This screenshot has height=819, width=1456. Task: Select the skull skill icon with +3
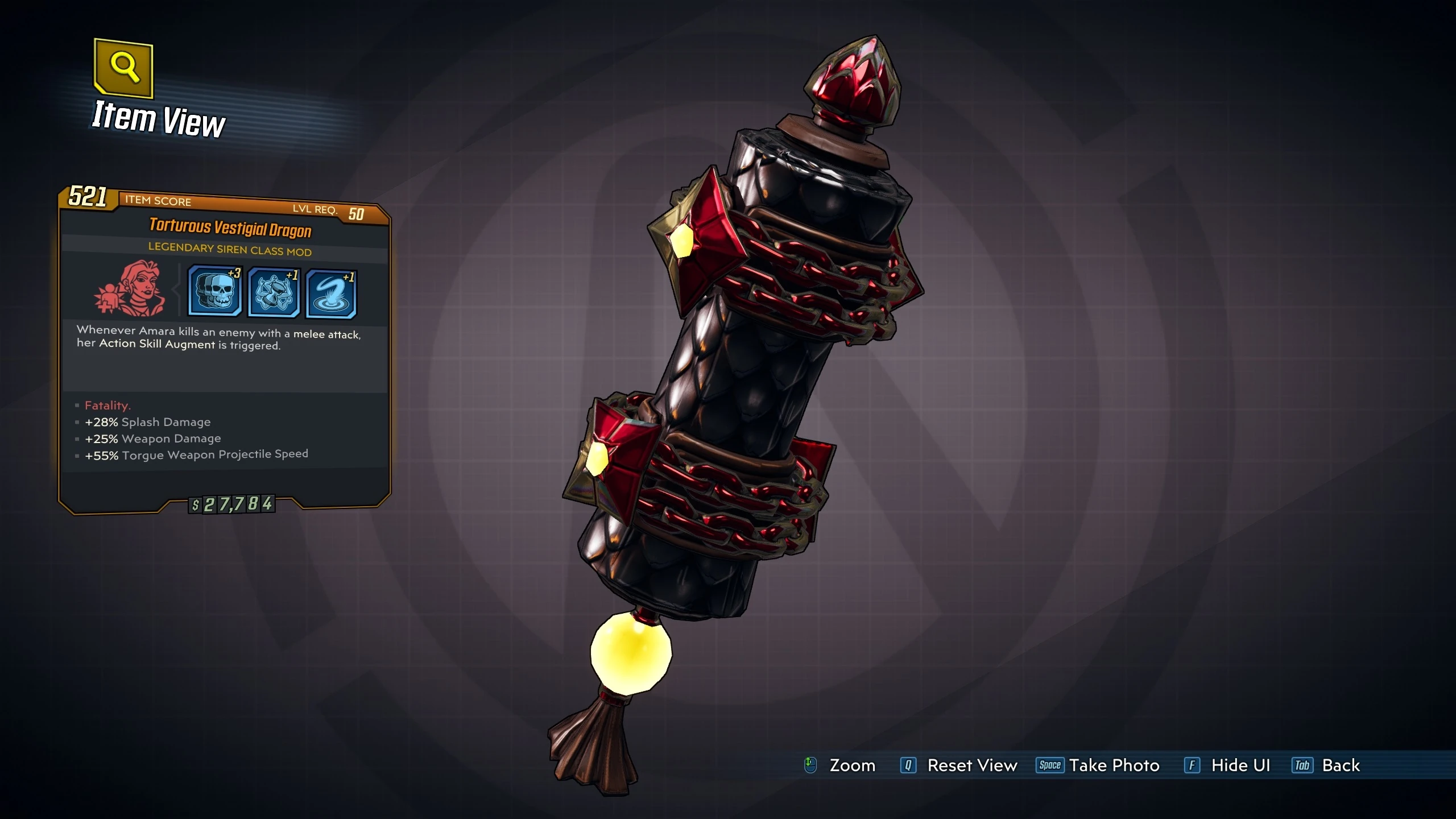(x=214, y=291)
